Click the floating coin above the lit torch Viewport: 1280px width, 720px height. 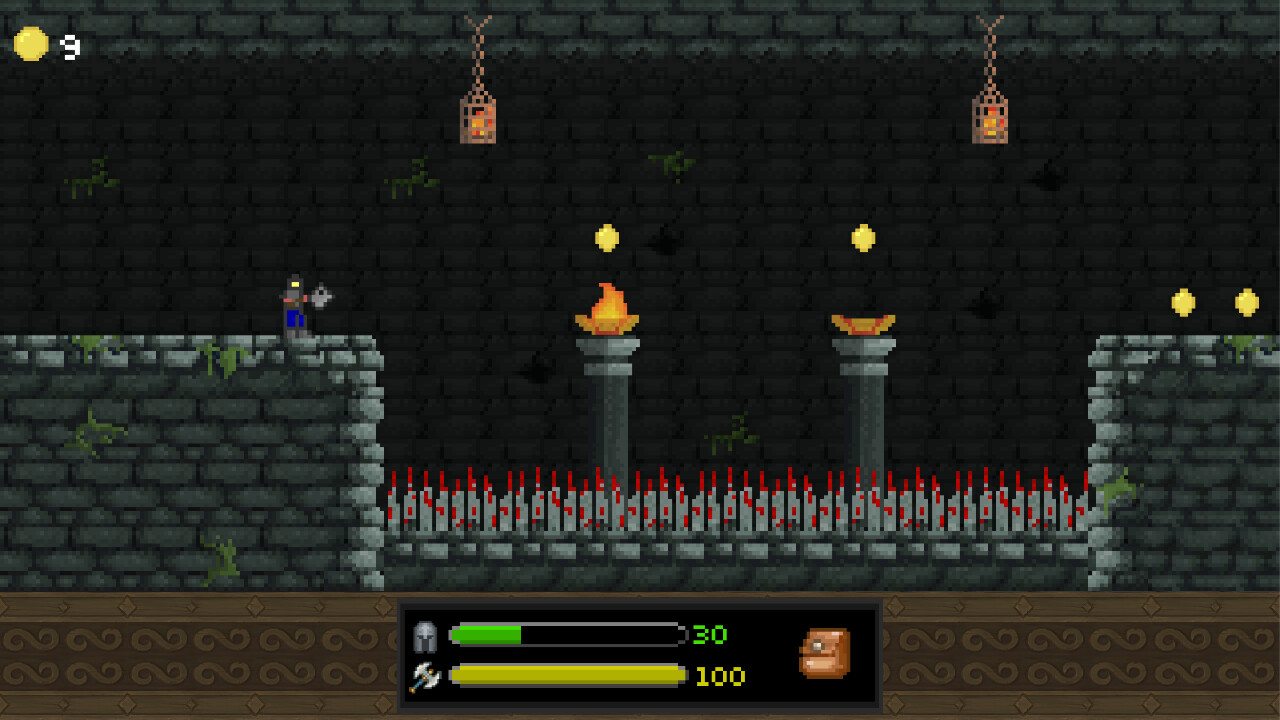[x=607, y=238]
